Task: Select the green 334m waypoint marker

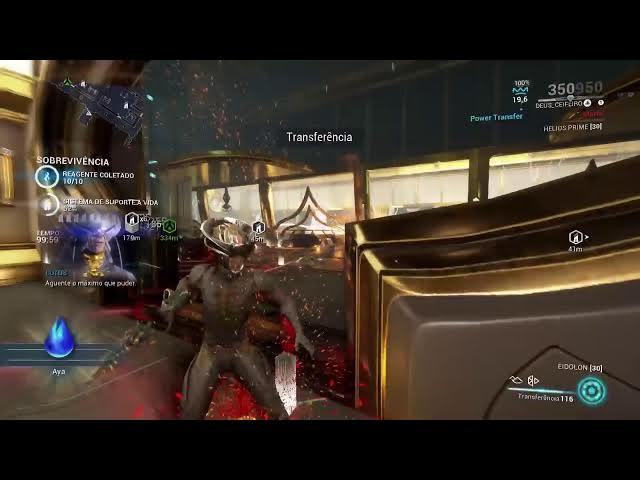Action: (170, 226)
